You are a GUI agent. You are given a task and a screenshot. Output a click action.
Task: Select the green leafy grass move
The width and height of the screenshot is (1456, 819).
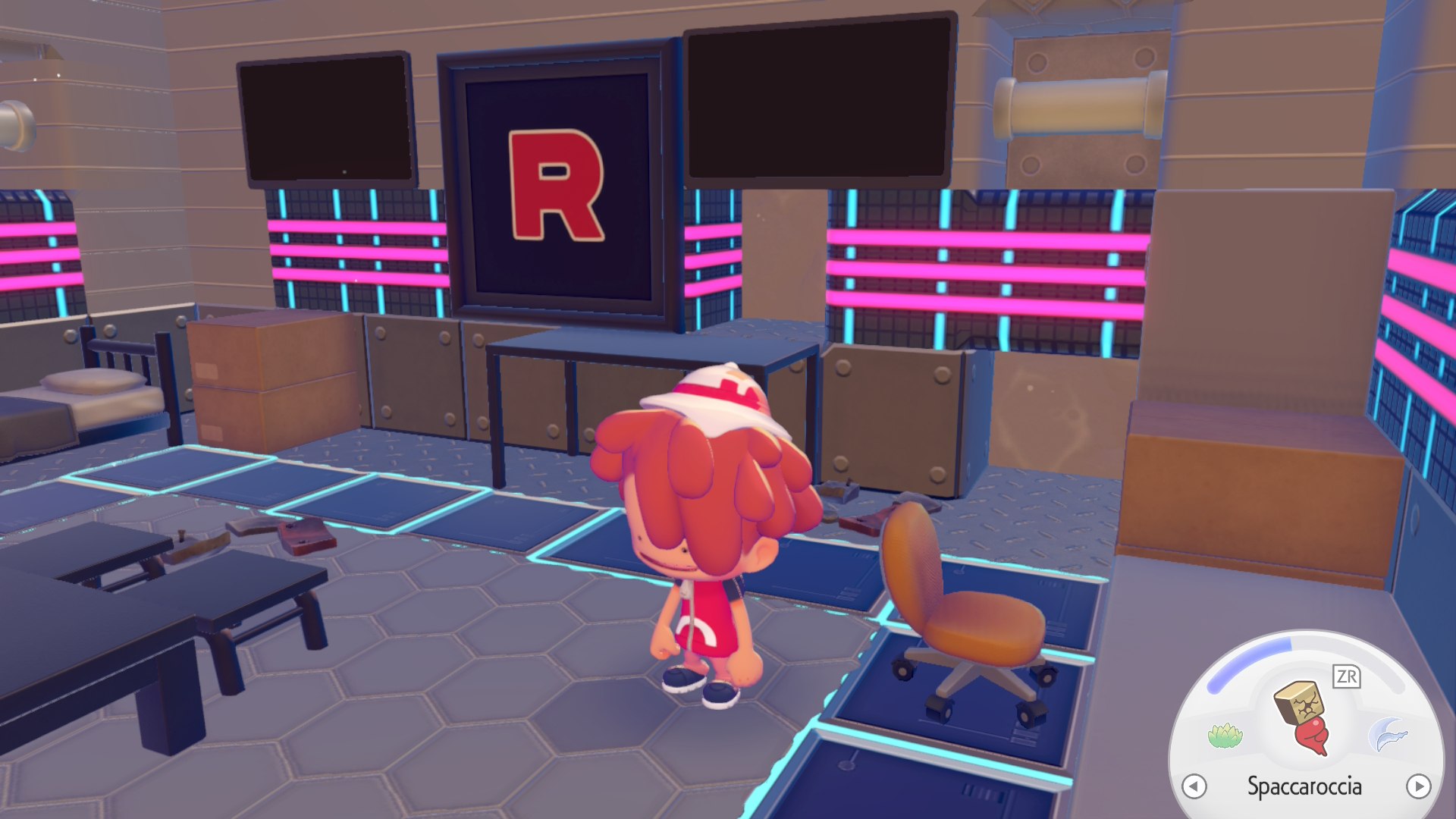coord(1225,736)
